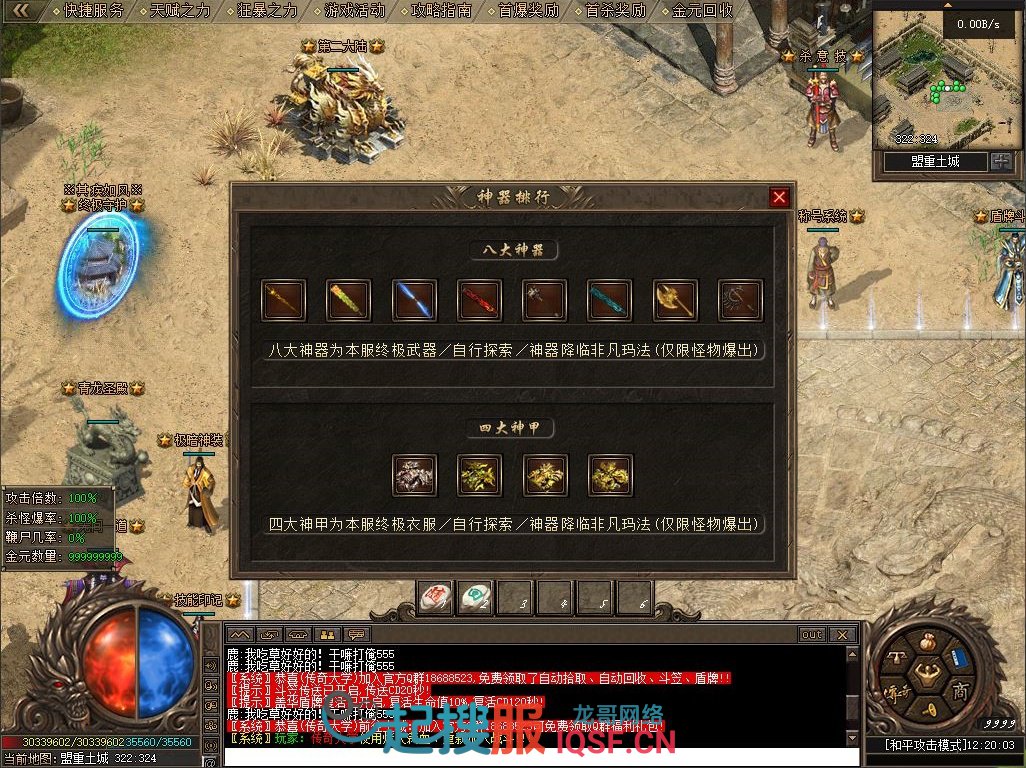Viewport: 1026px width, 768px height.
Task: Open the 狂暴之力 menu
Action: (x=268, y=11)
